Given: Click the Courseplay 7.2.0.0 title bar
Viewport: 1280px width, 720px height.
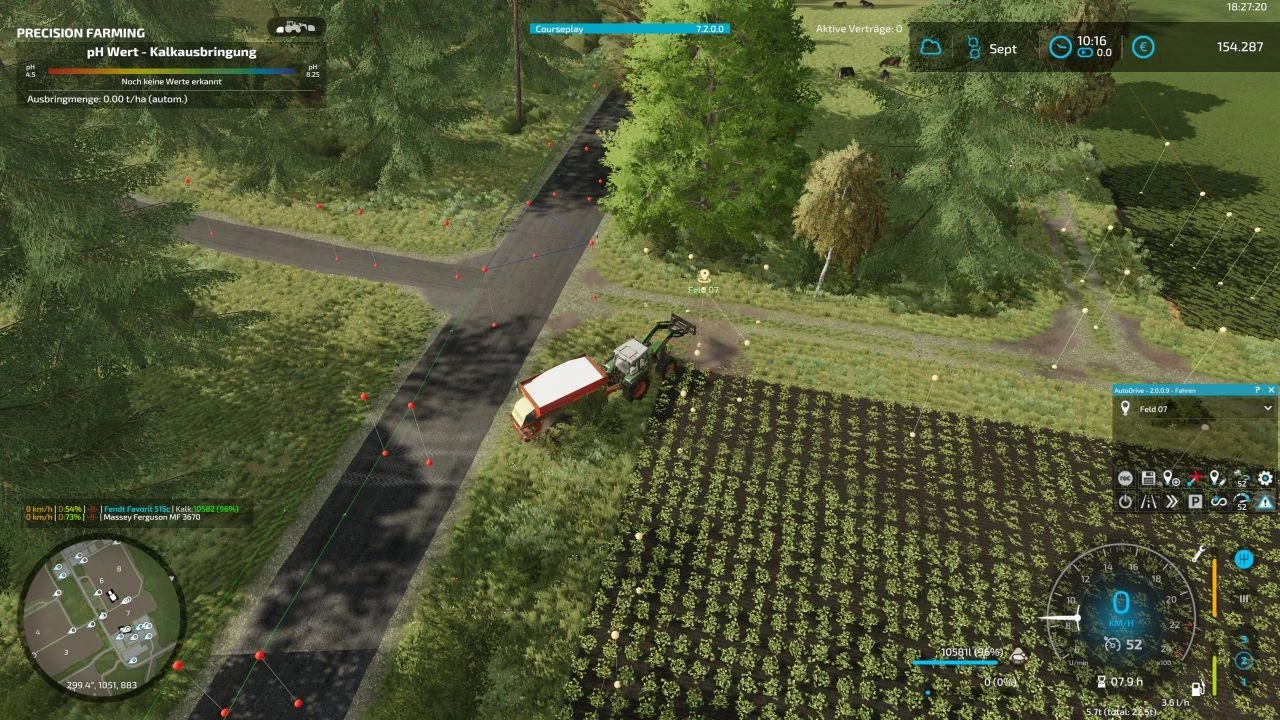Looking at the screenshot, I should click(x=630, y=29).
